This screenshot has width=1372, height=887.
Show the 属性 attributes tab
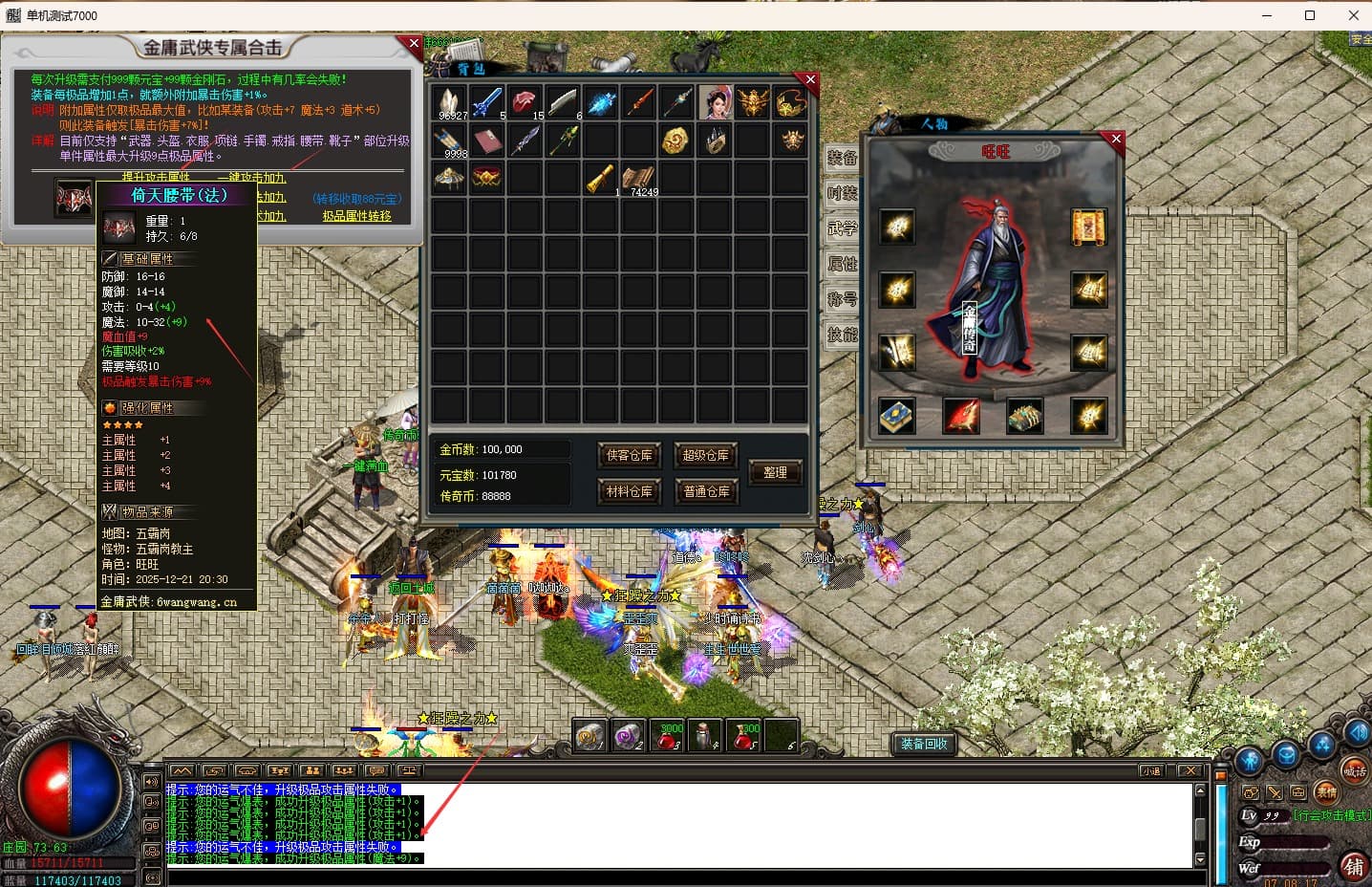coord(842,264)
